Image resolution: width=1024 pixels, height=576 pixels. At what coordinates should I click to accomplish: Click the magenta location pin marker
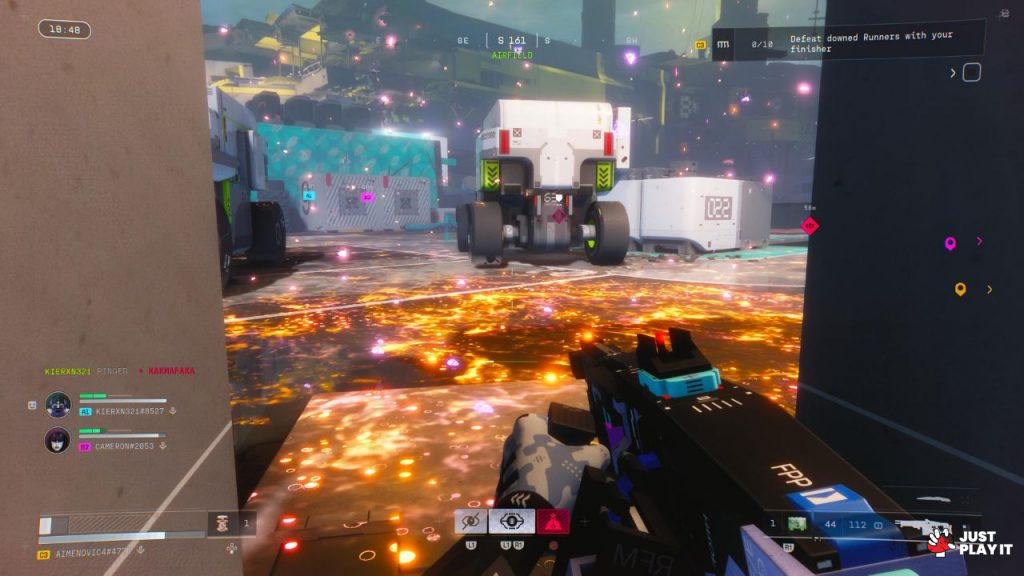(950, 242)
